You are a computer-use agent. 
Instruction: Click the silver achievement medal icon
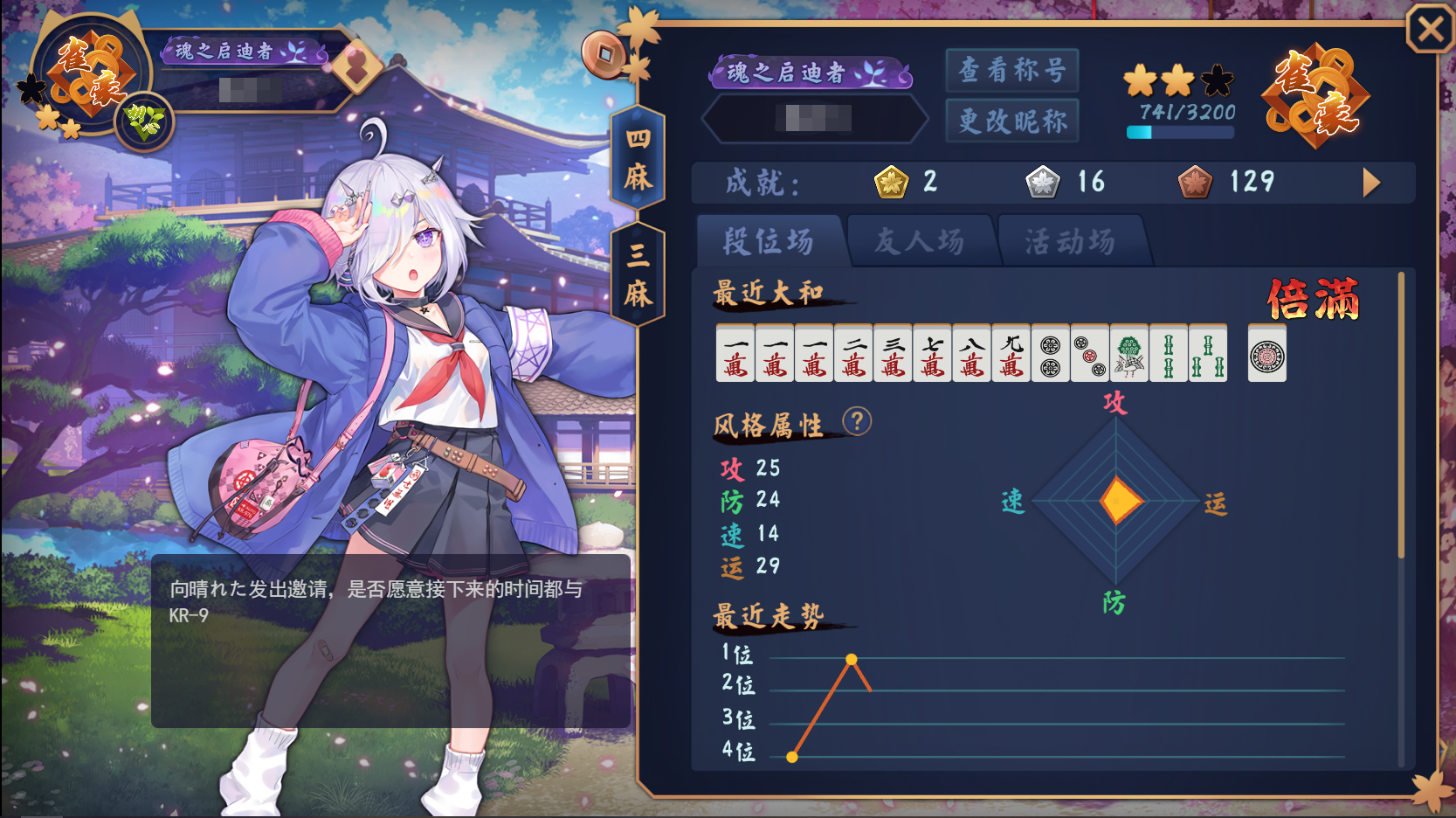[x=1042, y=182]
